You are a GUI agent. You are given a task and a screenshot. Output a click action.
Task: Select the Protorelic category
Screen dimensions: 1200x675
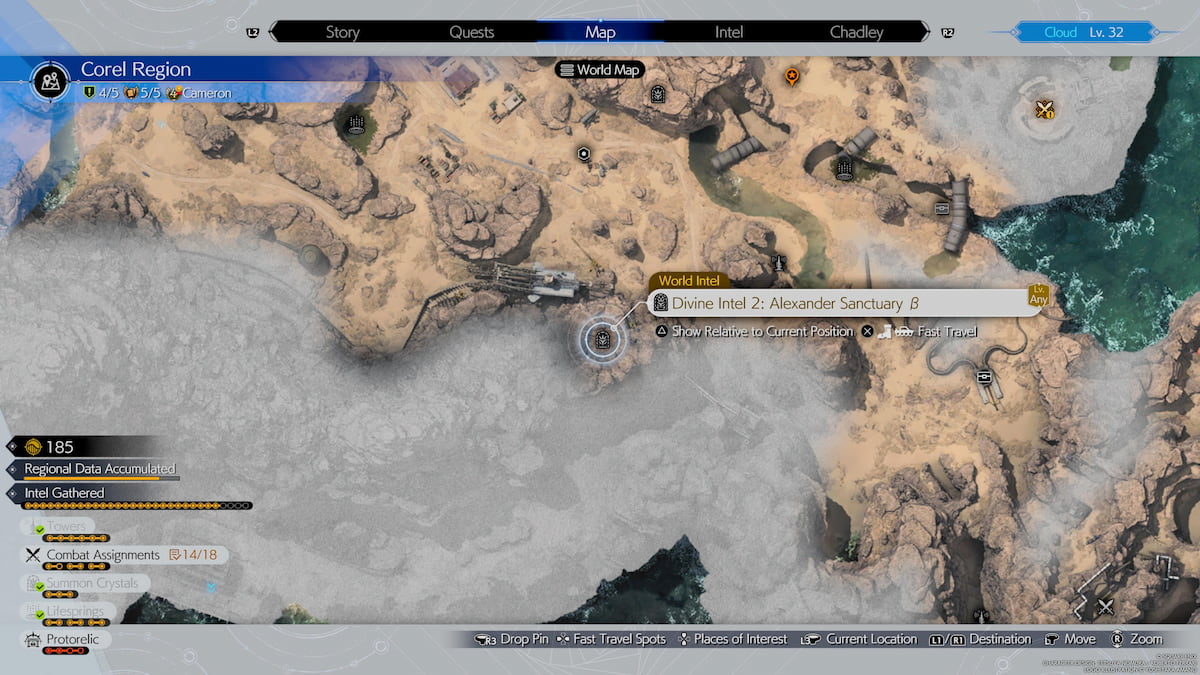[73, 639]
